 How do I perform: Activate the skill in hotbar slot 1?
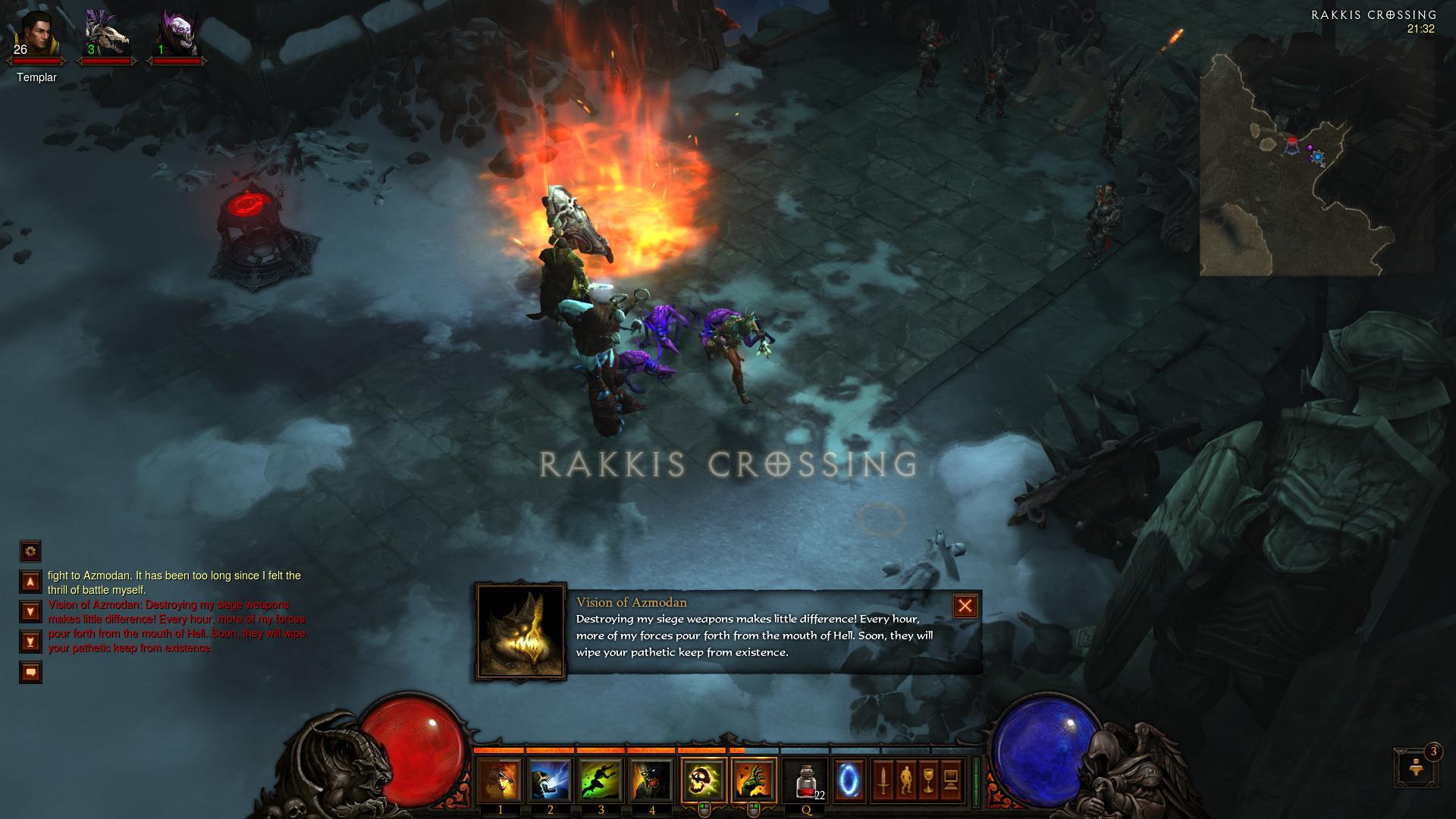(x=500, y=780)
